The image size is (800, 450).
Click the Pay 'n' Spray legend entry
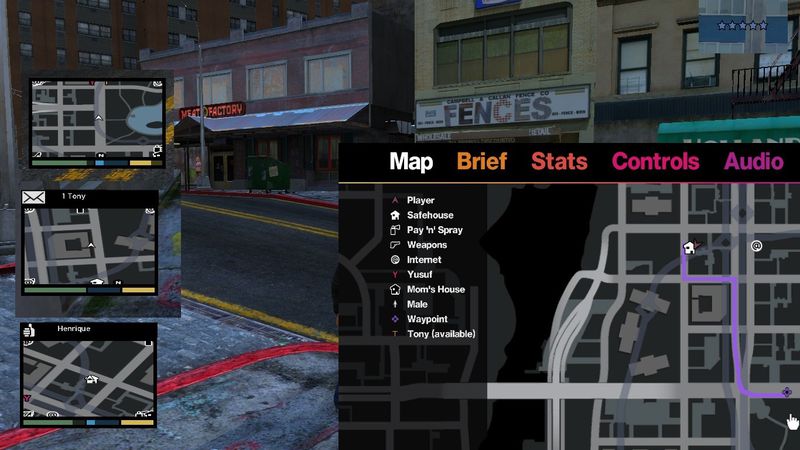click(x=435, y=230)
